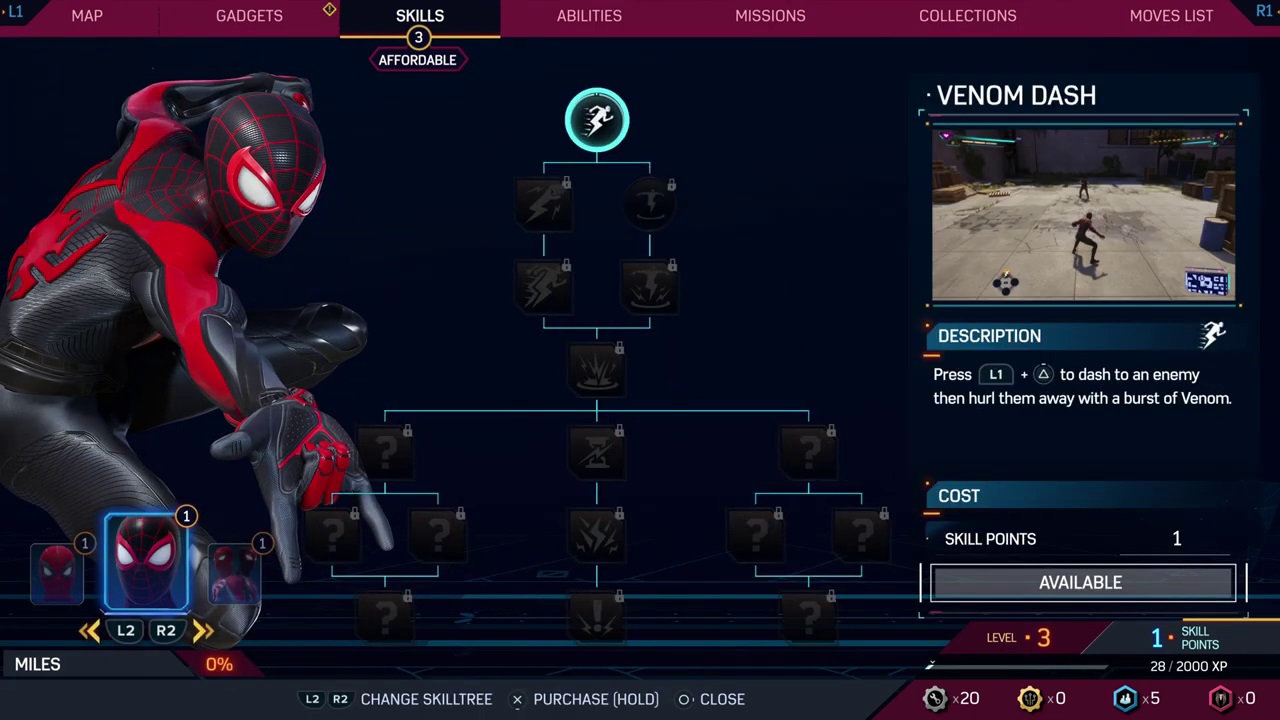Viewport: 1280px width, 720px height.
Task: Click the highlighted Miles skill tree portrait
Action: (147, 560)
